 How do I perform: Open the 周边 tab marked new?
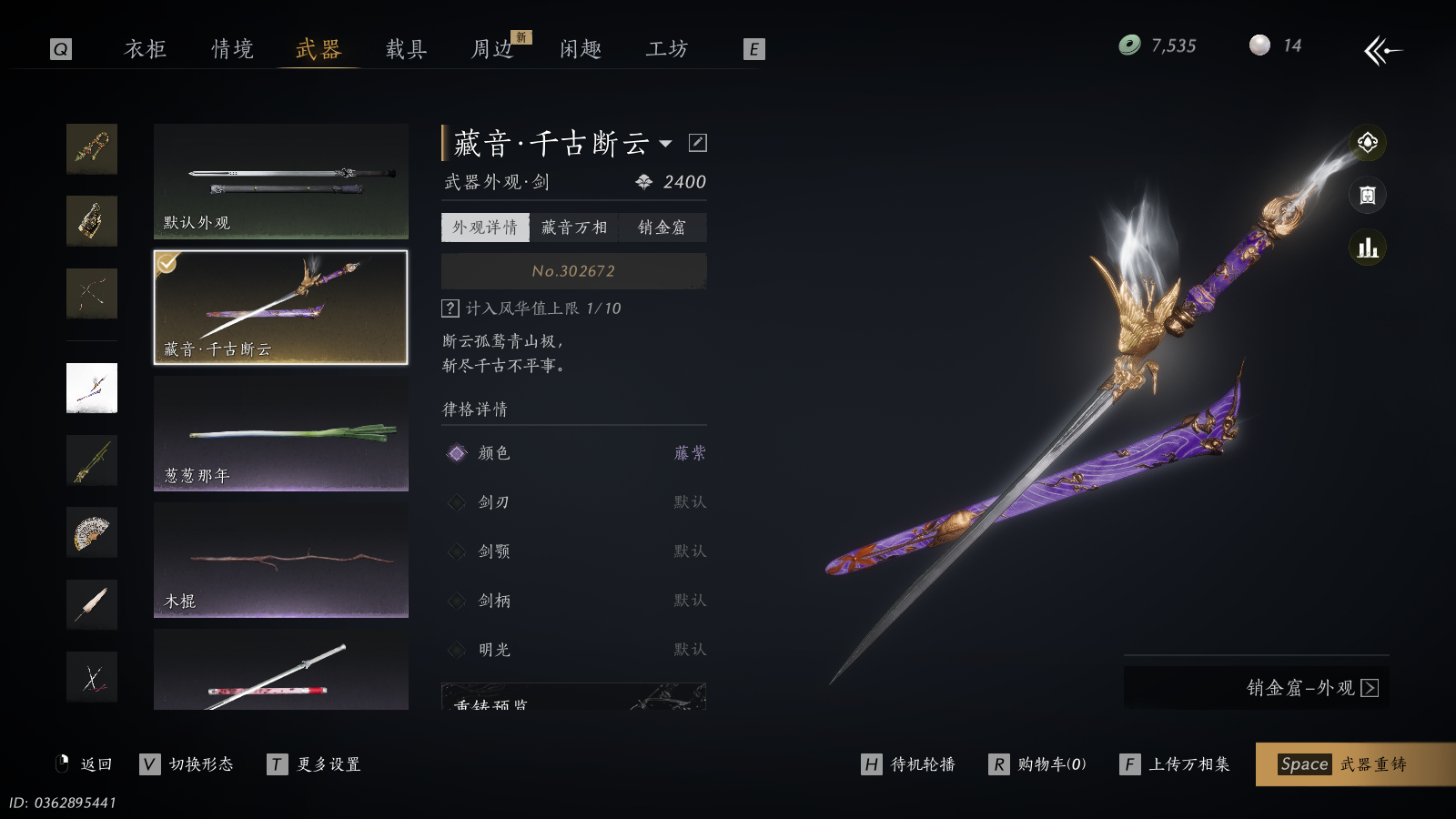pyautogui.click(x=493, y=49)
